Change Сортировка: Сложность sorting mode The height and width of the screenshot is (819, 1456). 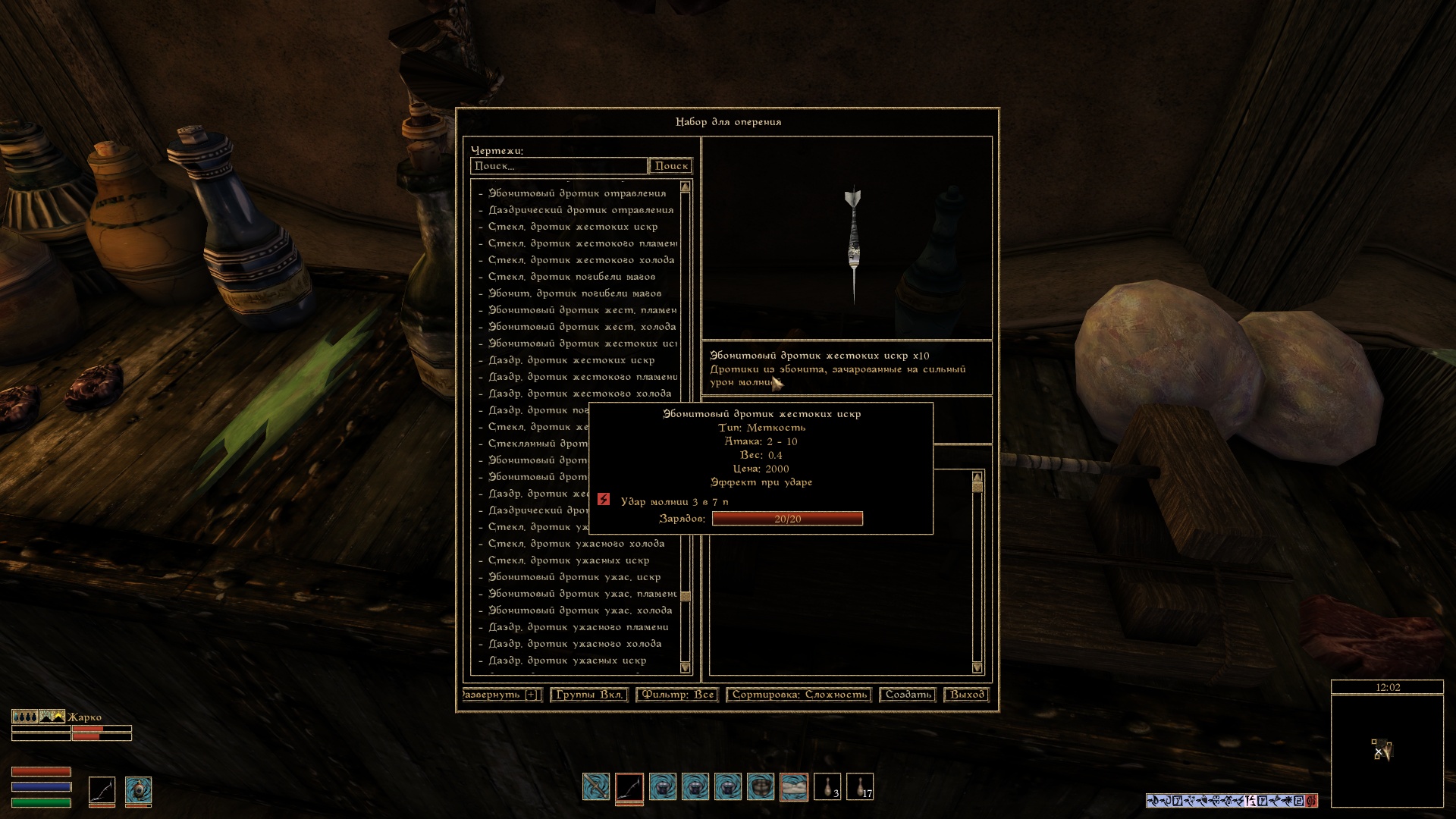coord(799,695)
